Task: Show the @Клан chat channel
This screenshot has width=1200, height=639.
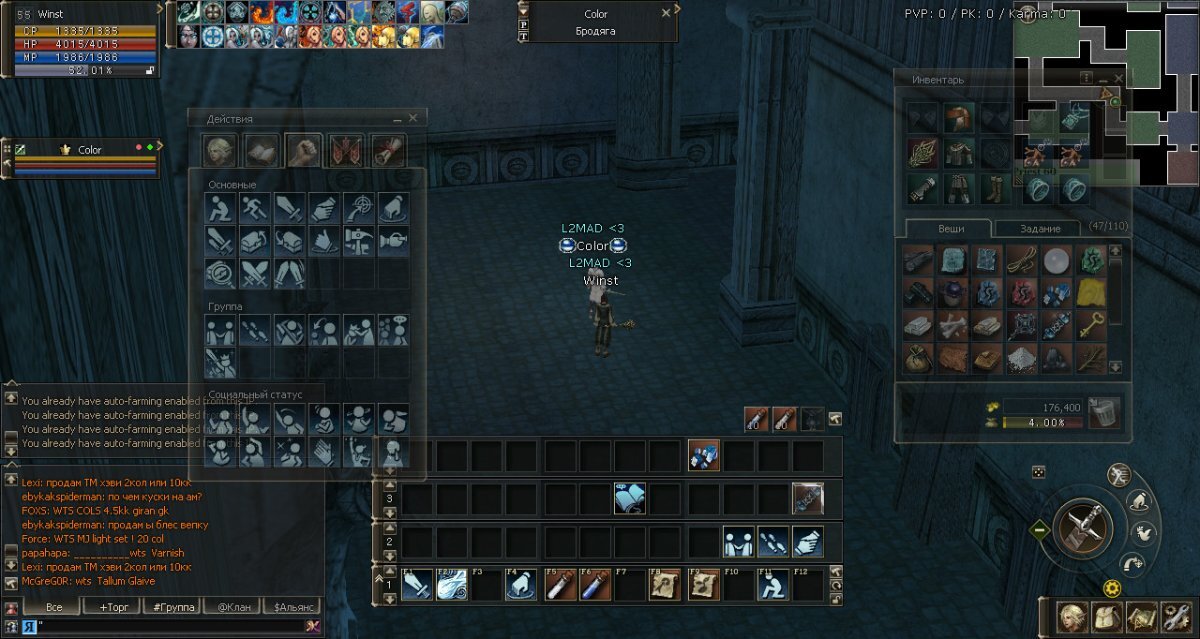Action: pyautogui.click(x=230, y=607)
